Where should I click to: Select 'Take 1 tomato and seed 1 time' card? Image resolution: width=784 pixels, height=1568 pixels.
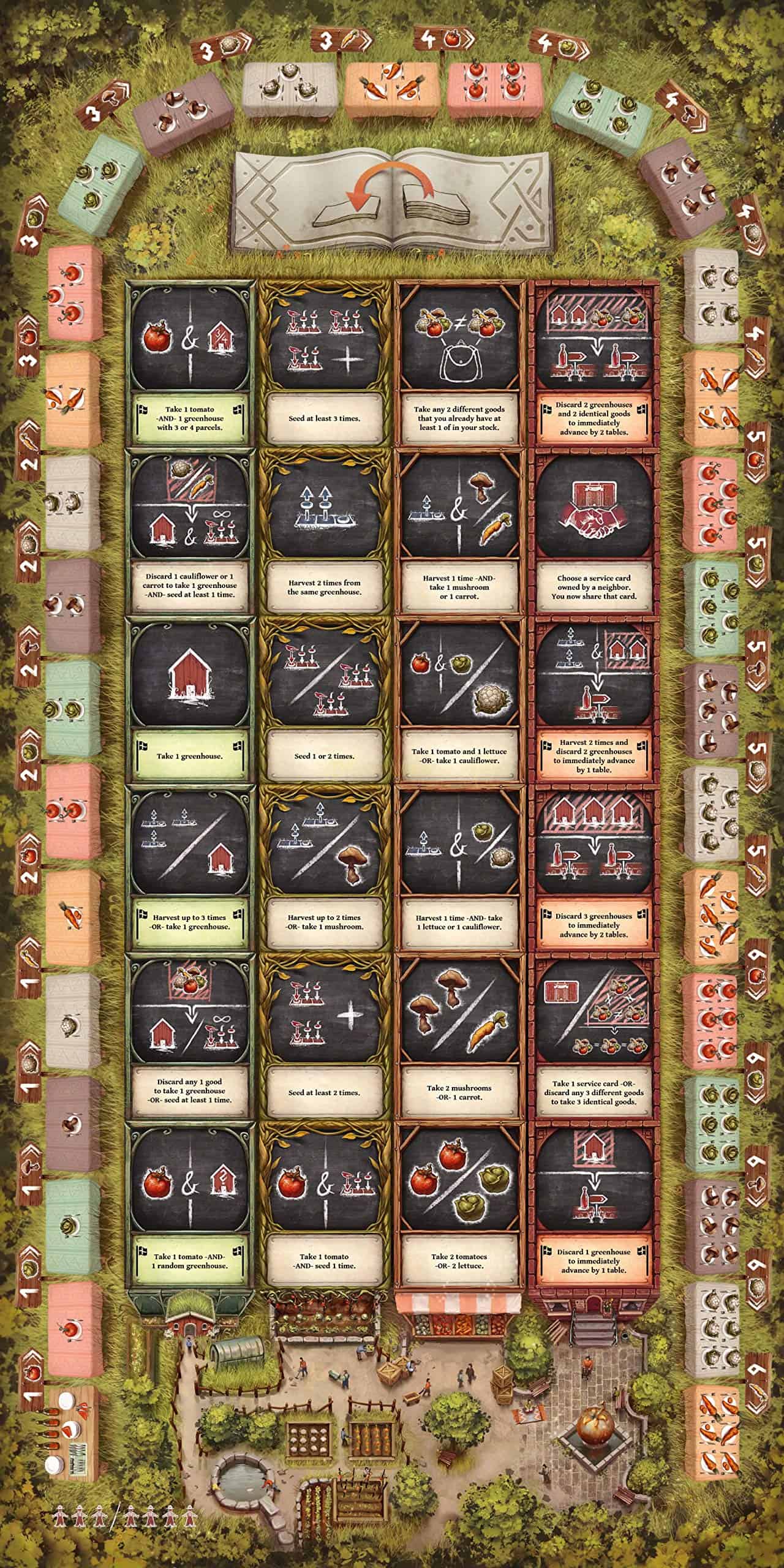pyautogui.click(x=323, y=1205)
